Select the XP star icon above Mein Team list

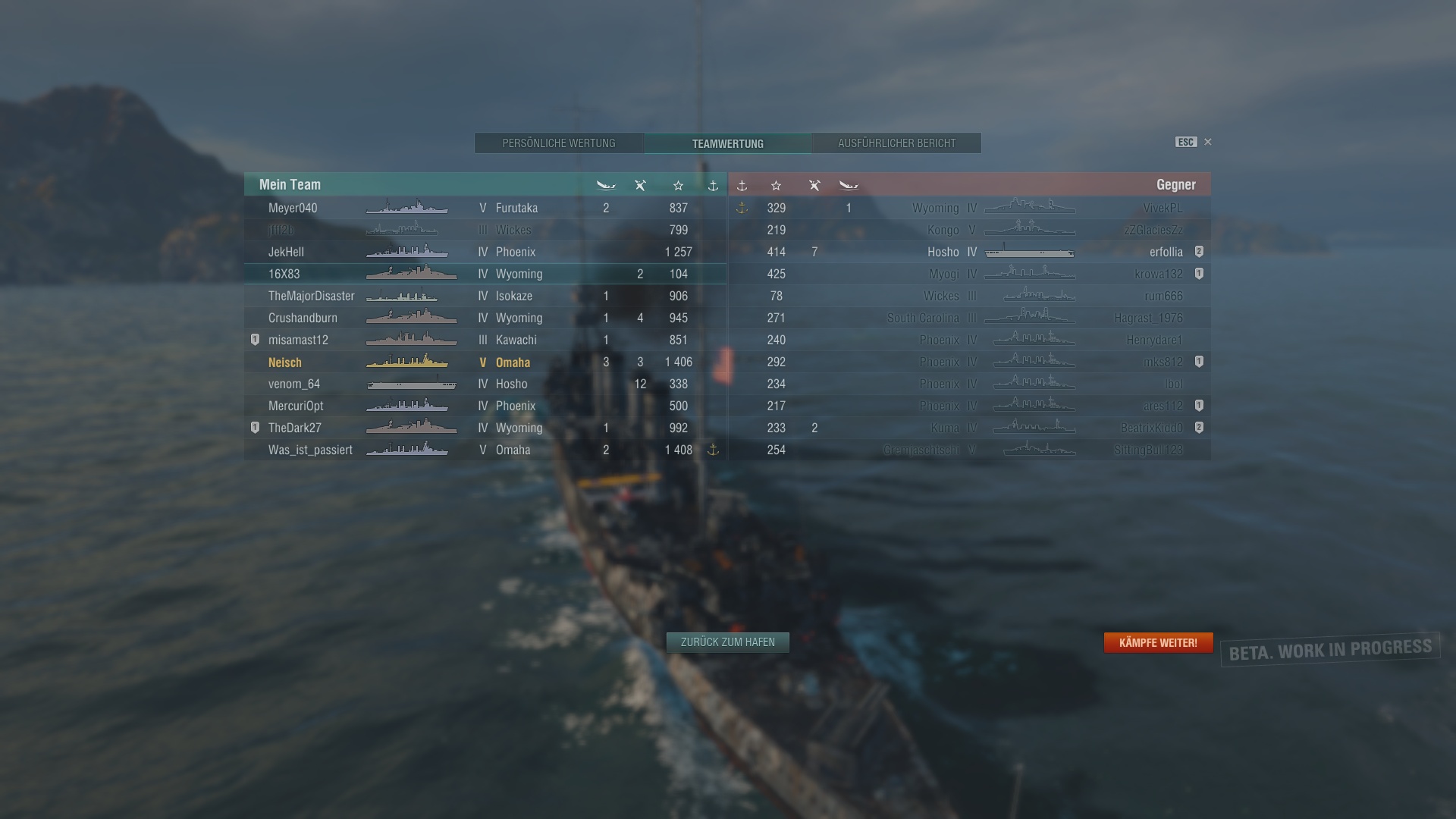point(679,185)
